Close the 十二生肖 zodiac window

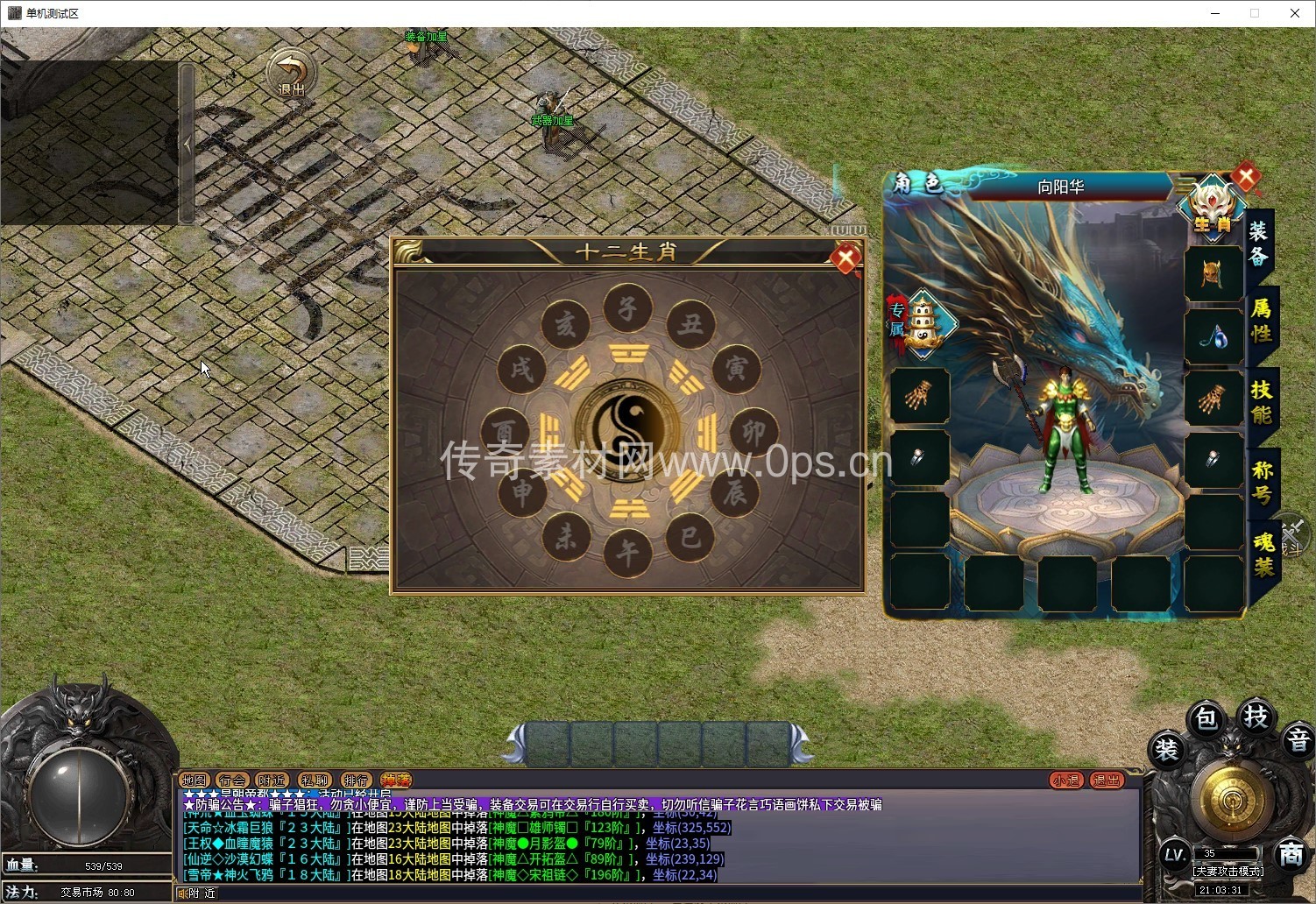pos(845,258)
